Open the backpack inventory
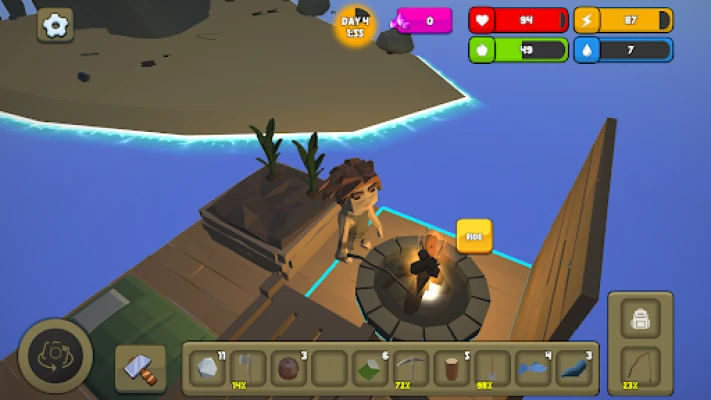The image size is (711, 400). click(x=640, y=319)
